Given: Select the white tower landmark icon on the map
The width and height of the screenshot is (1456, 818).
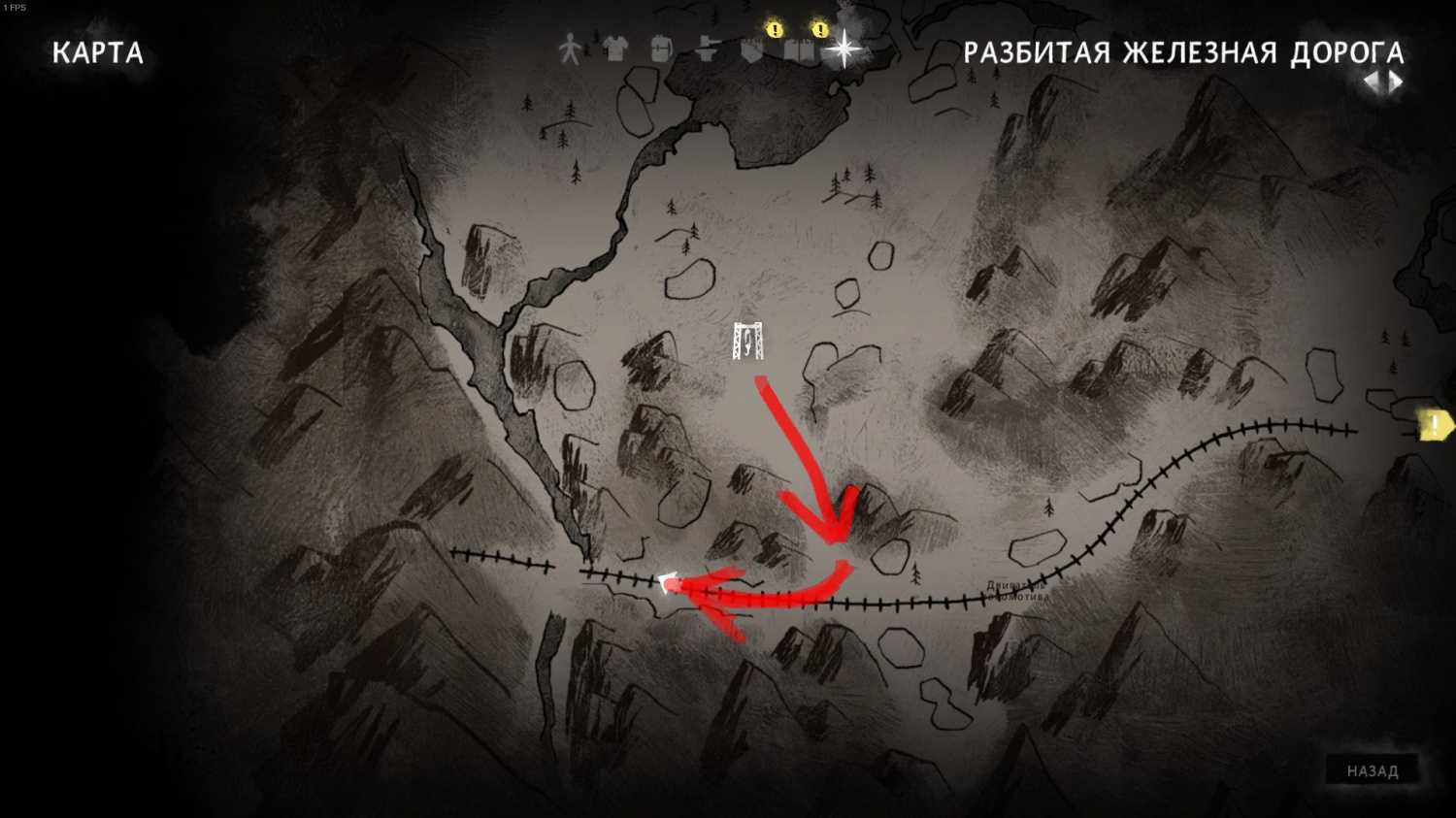Looking at the screenshot, I should click(x=748, y=341).
